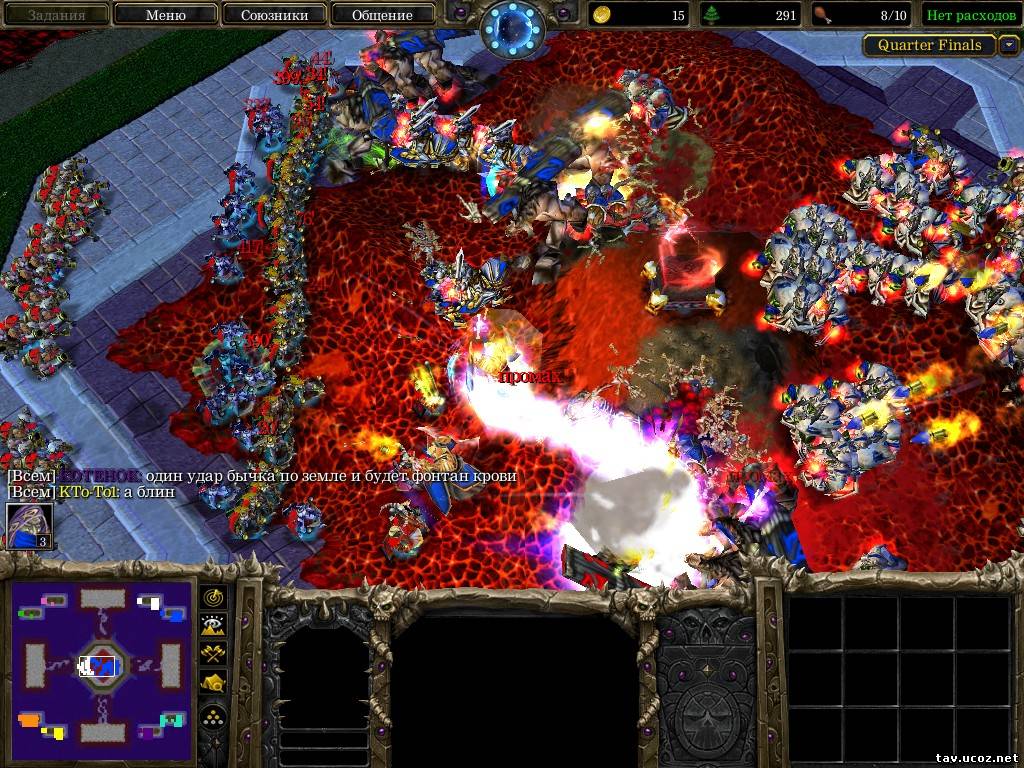Toggle minimap creep camp display

[x=214, y=683]
